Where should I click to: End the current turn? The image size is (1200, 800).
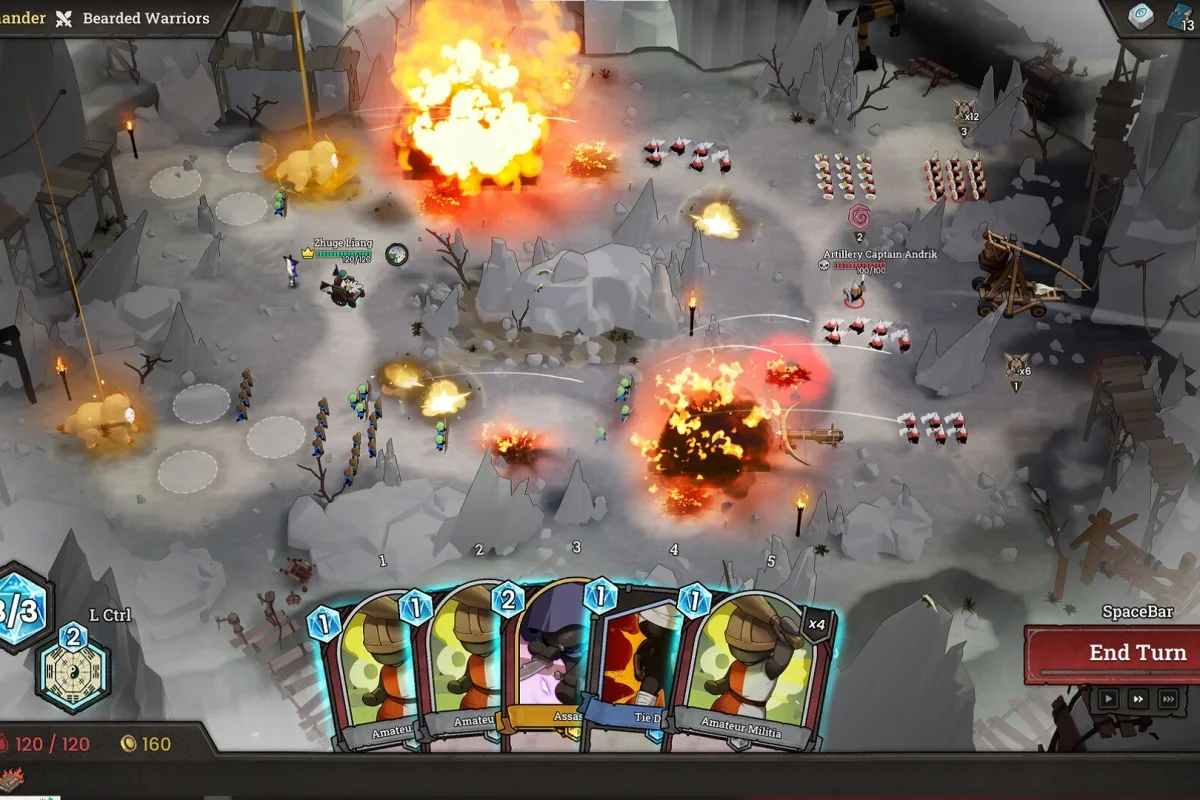[1112, 653]
